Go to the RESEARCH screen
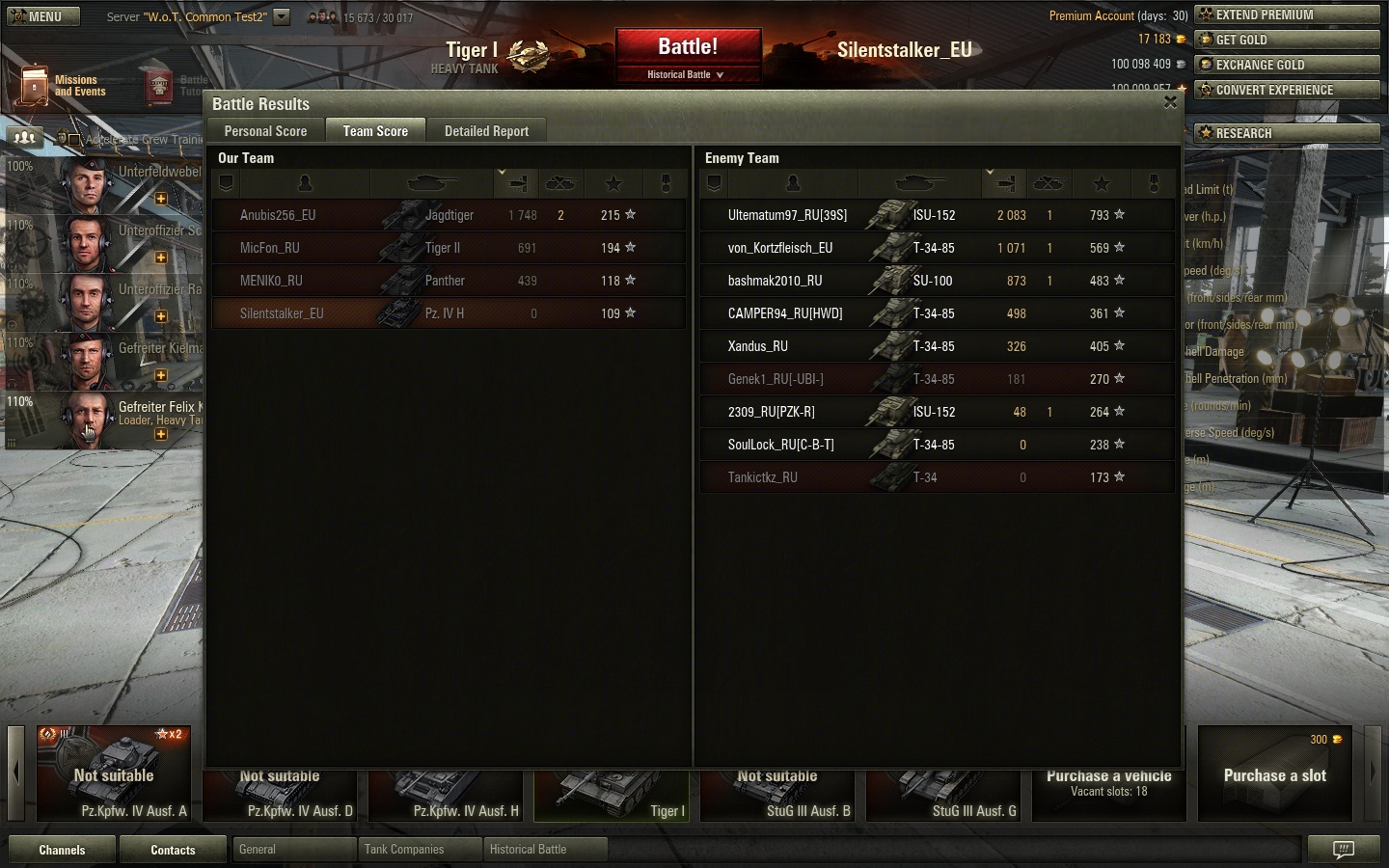The image size is (1389, 868). pyautogui.click(x=1288, y=133)
